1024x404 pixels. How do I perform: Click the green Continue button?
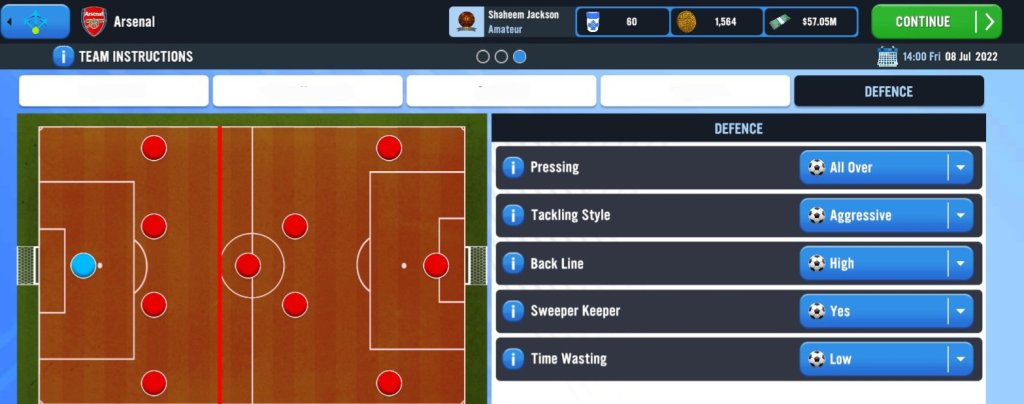pyautogui.click(x=935, y=21)
